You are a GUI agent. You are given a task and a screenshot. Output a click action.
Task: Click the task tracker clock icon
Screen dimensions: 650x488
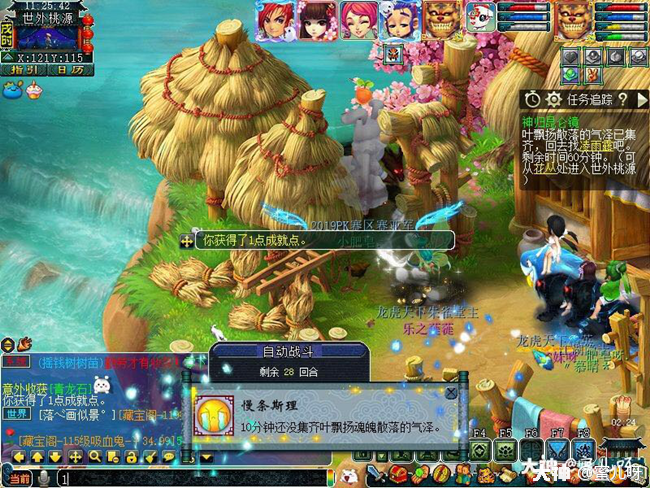[x=533, y=99]
